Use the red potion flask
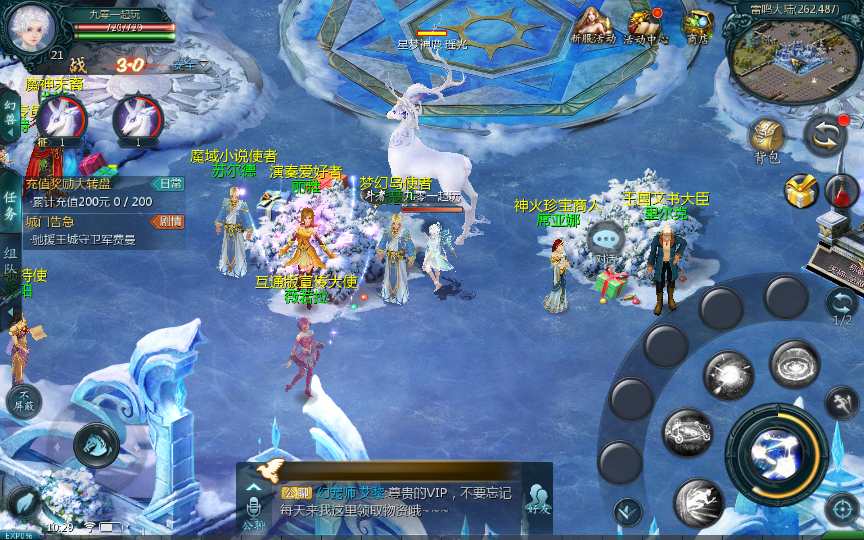The width and height of the screenshot is (864, 540). coord(842,188)
